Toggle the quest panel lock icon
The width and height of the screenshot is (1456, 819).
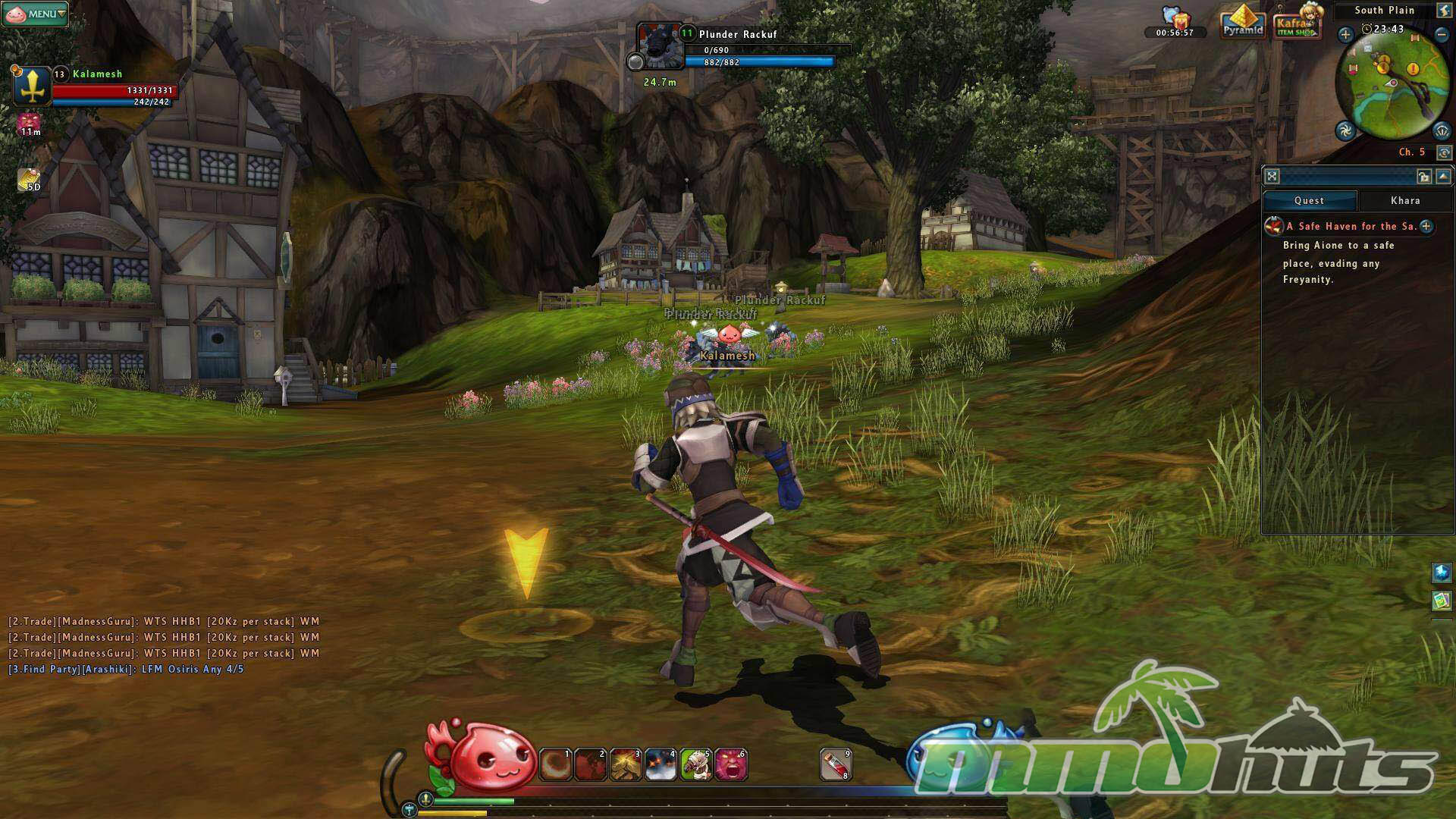point(1423,177)
